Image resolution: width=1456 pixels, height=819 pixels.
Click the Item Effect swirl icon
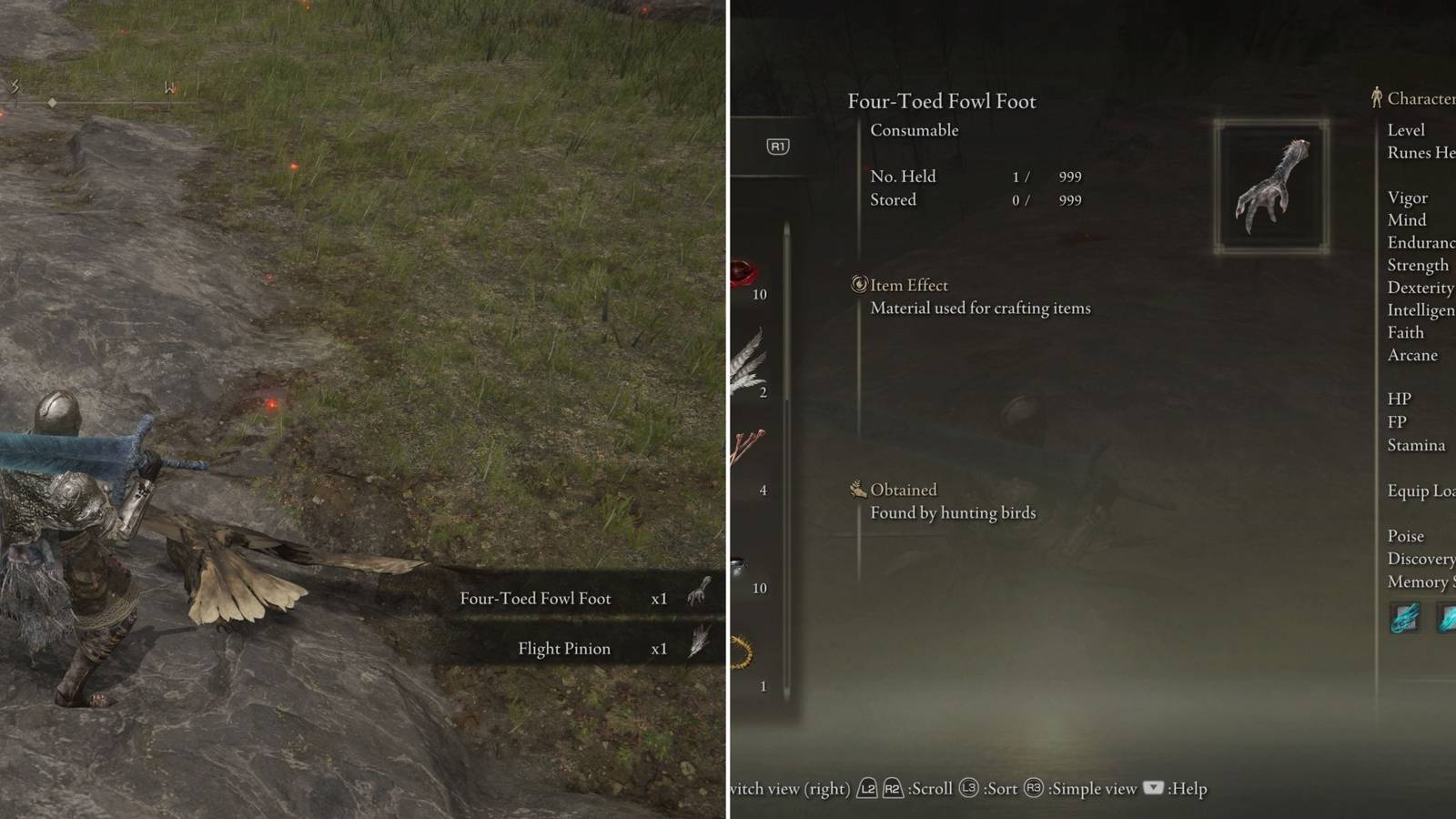[x=858, y=285]
